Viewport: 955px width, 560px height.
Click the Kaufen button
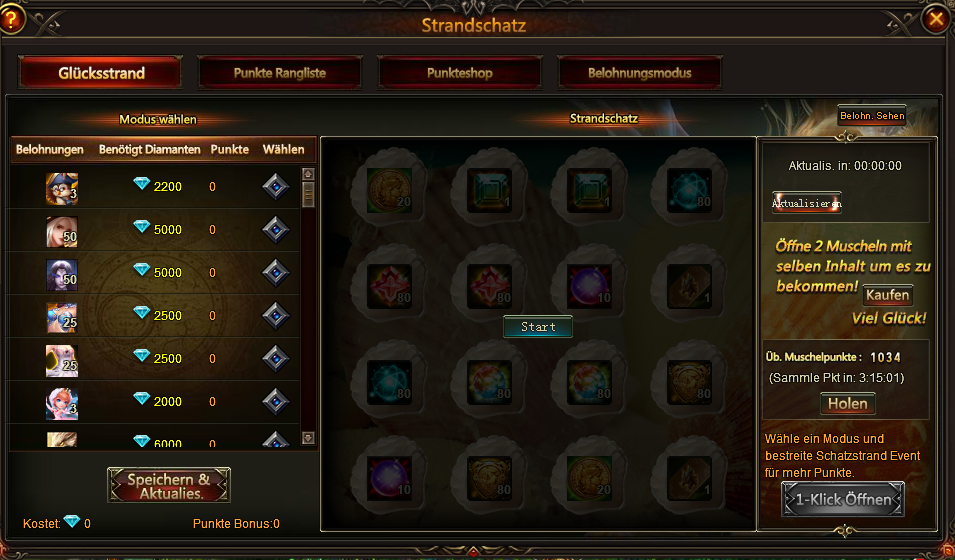point(887,295)
